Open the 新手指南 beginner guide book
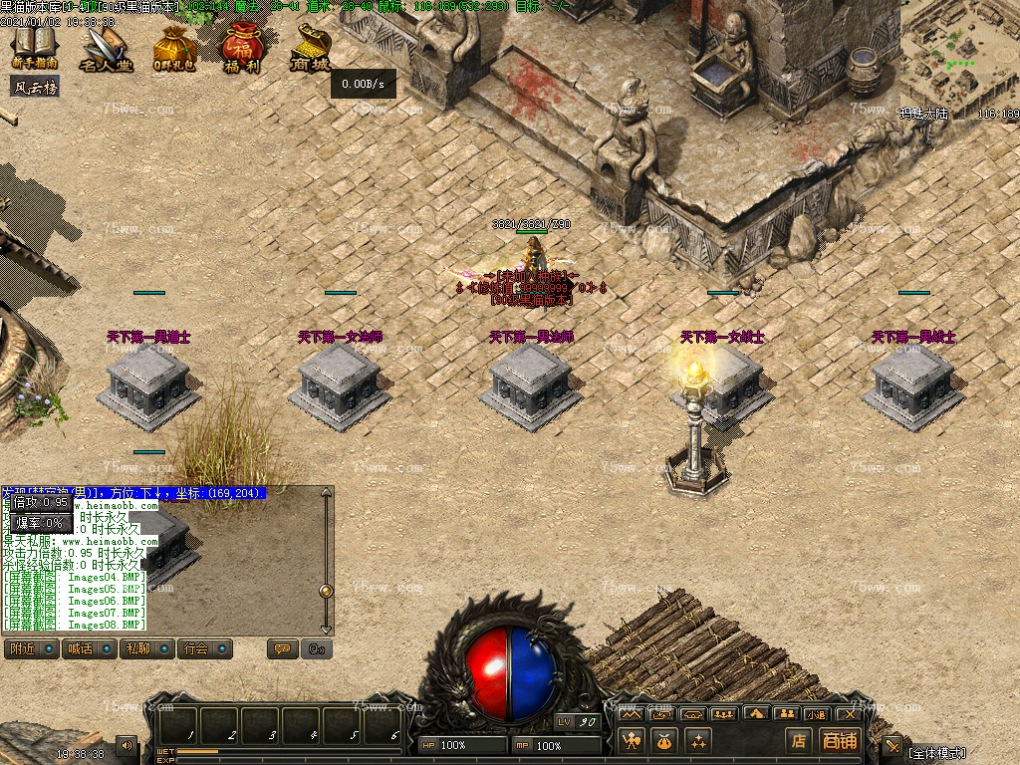Viewport: 1020px width, 765px height. click(35, 47)
